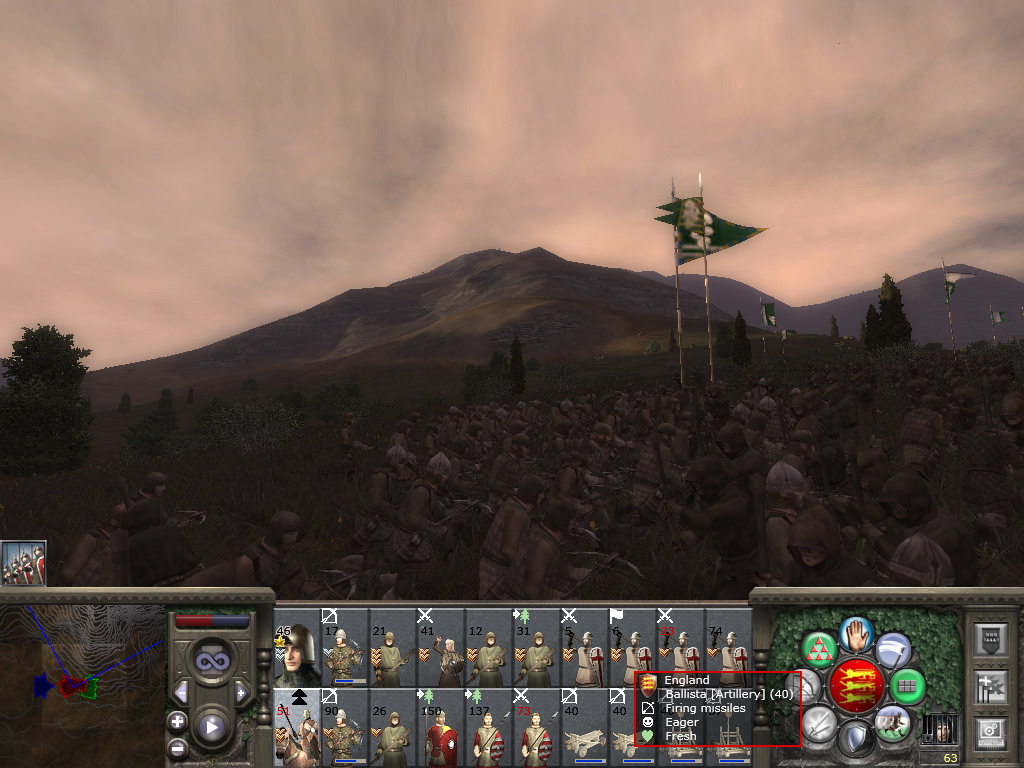
Task: Click the England three lions faction emblem
Action: (856, 686)
